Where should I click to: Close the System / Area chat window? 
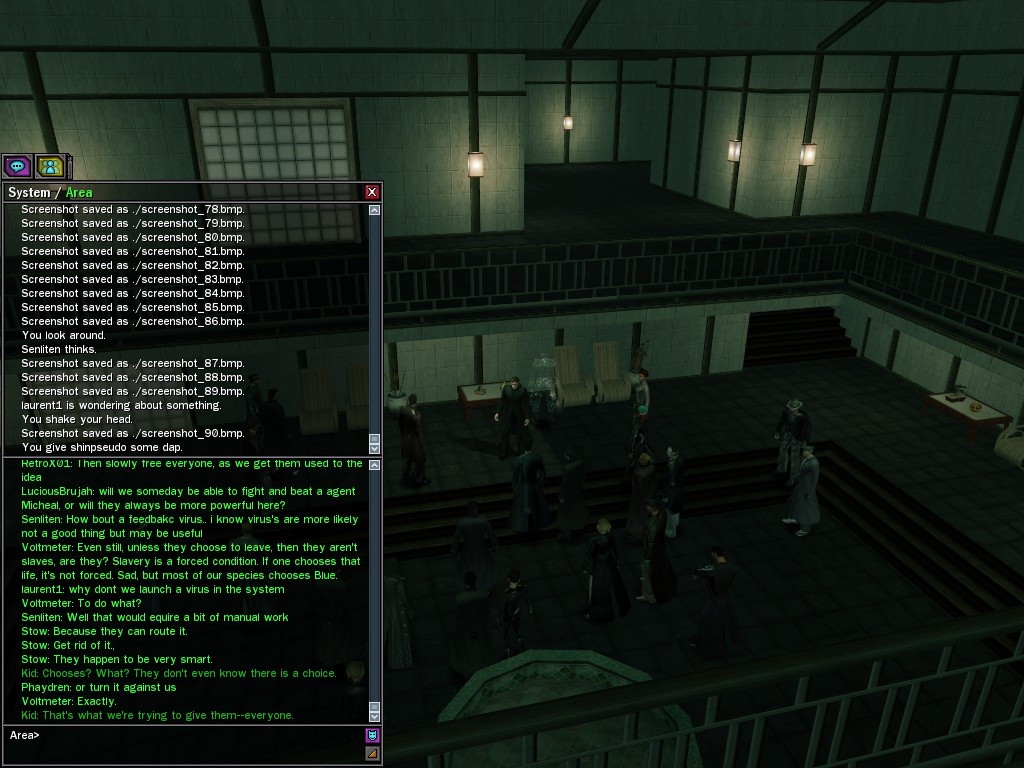point(372,192)
